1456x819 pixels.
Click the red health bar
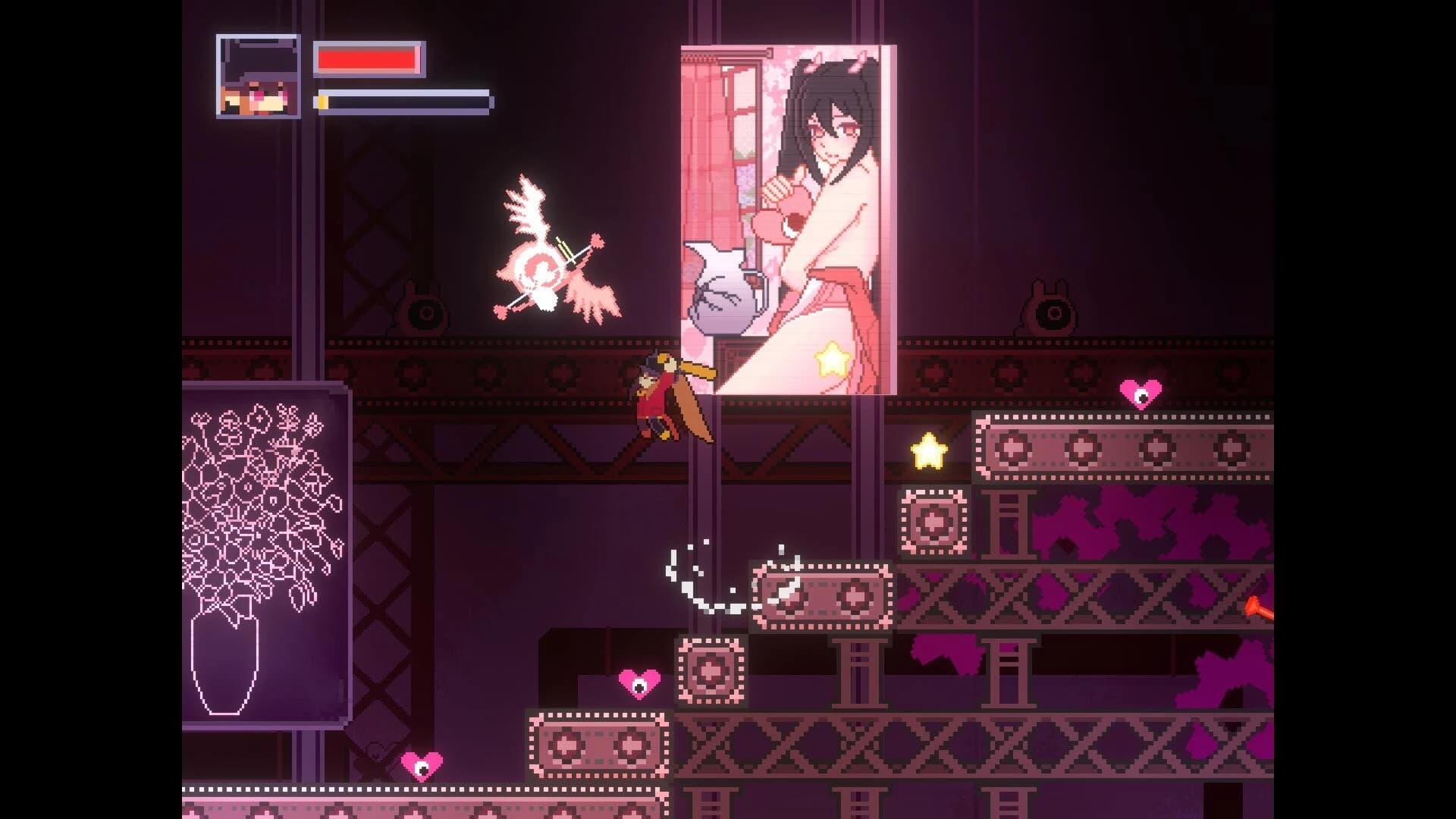click(366, 58)
